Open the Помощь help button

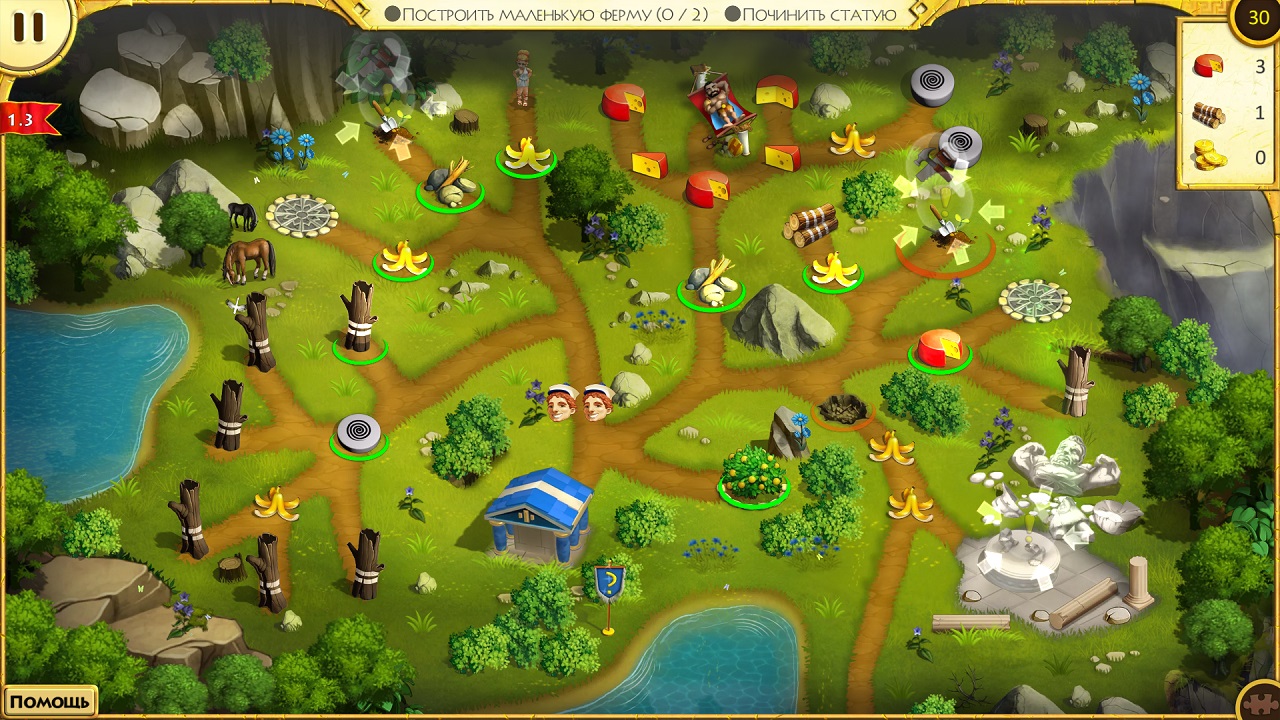point(50,701)
